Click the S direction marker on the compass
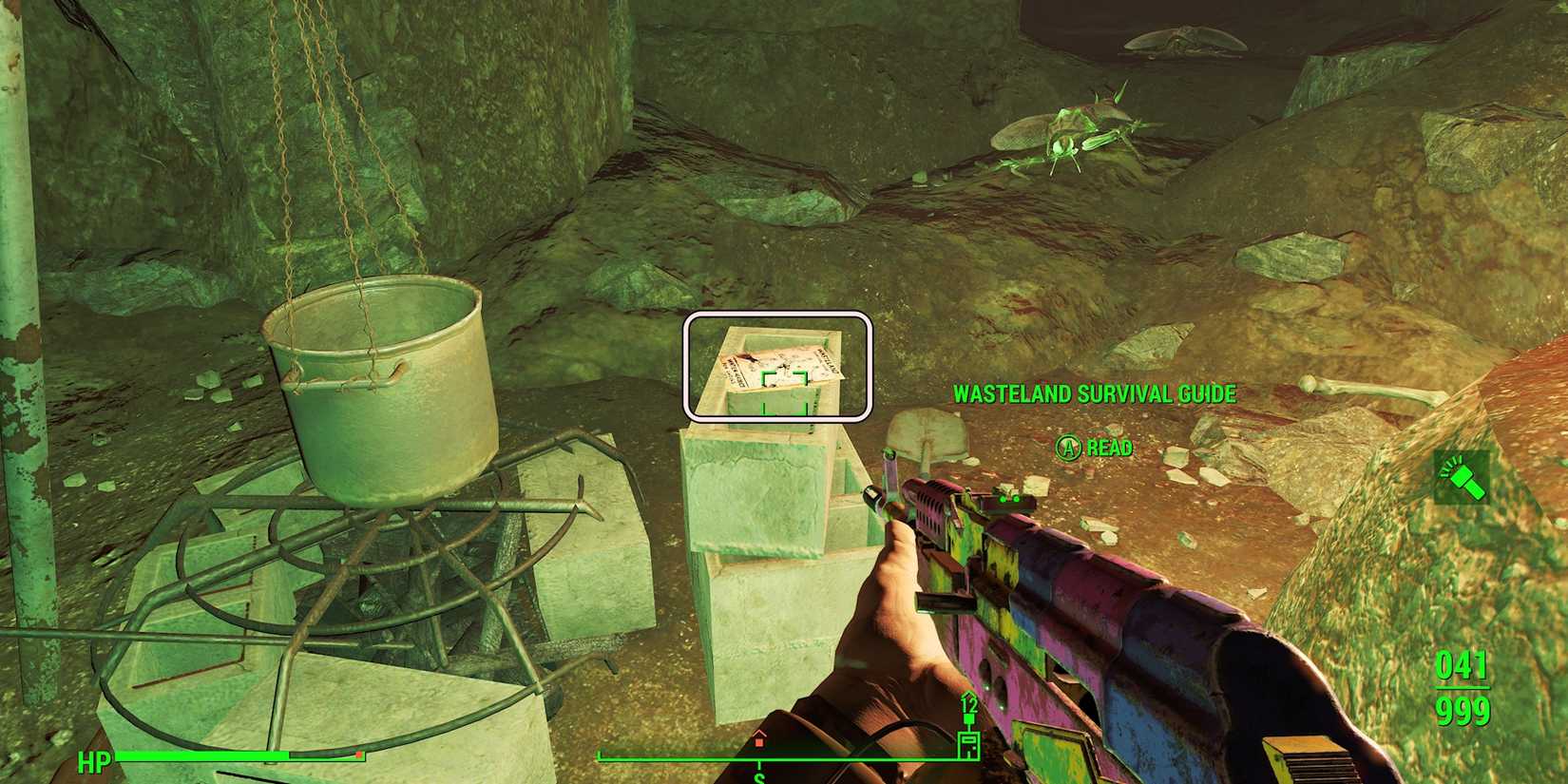The width and height of the screenshot is (1568, 784). click(758, 777)
